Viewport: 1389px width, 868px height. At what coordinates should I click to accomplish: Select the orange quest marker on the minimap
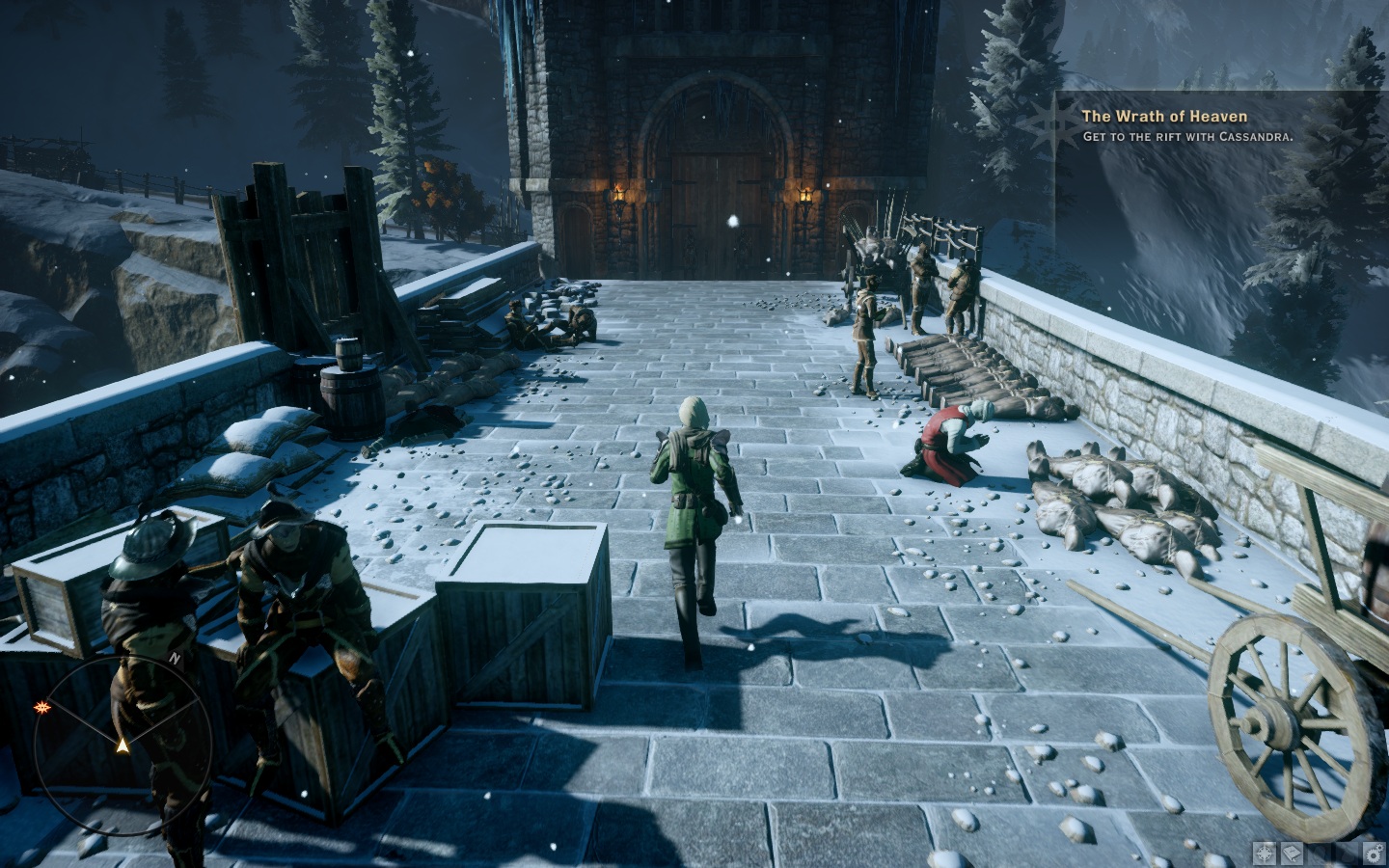[41, 708]
